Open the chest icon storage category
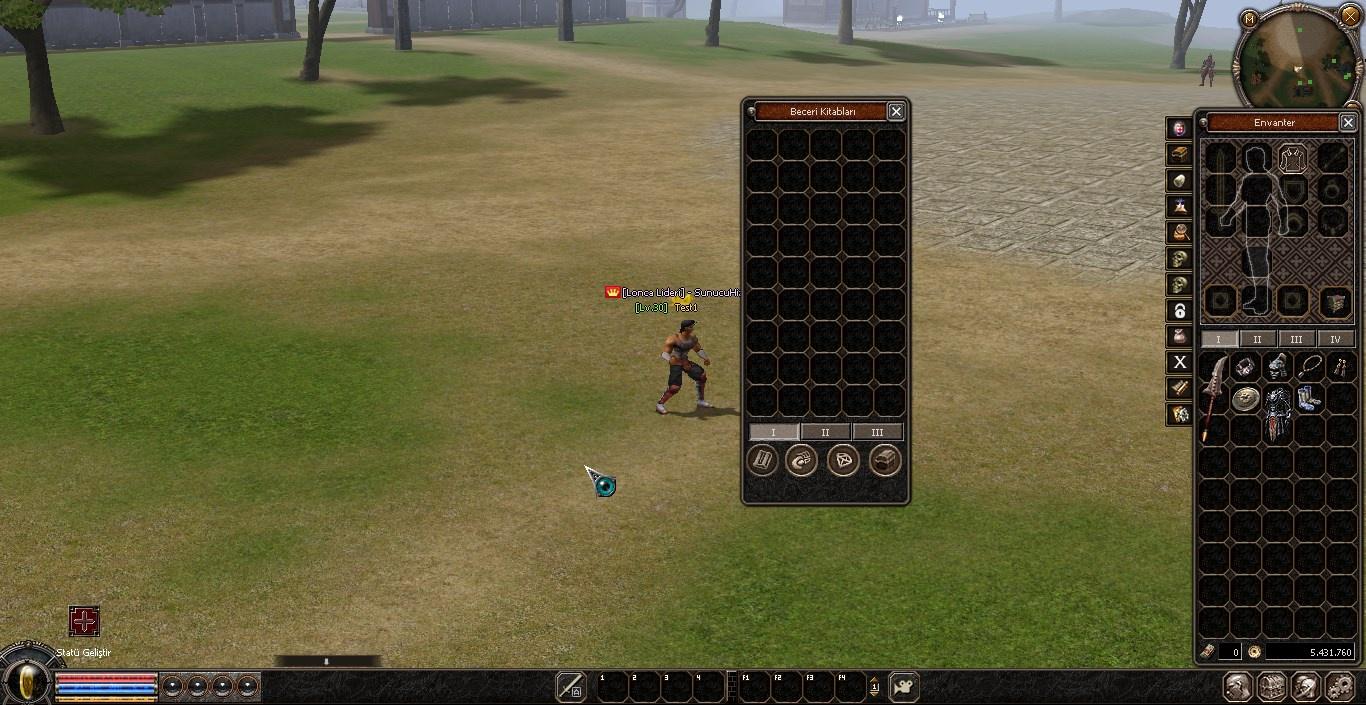 pyautogui.click(x=885, y=460)
